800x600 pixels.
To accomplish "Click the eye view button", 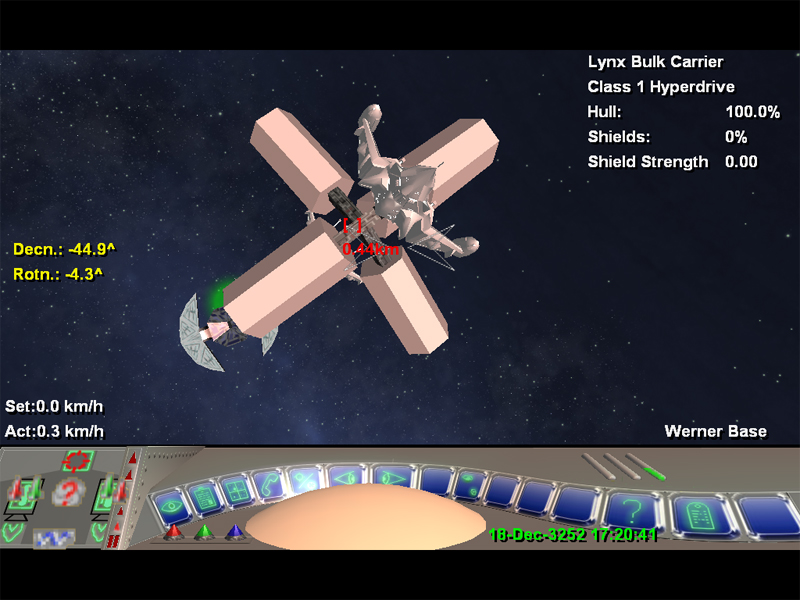I will click(x=170, y=503).
